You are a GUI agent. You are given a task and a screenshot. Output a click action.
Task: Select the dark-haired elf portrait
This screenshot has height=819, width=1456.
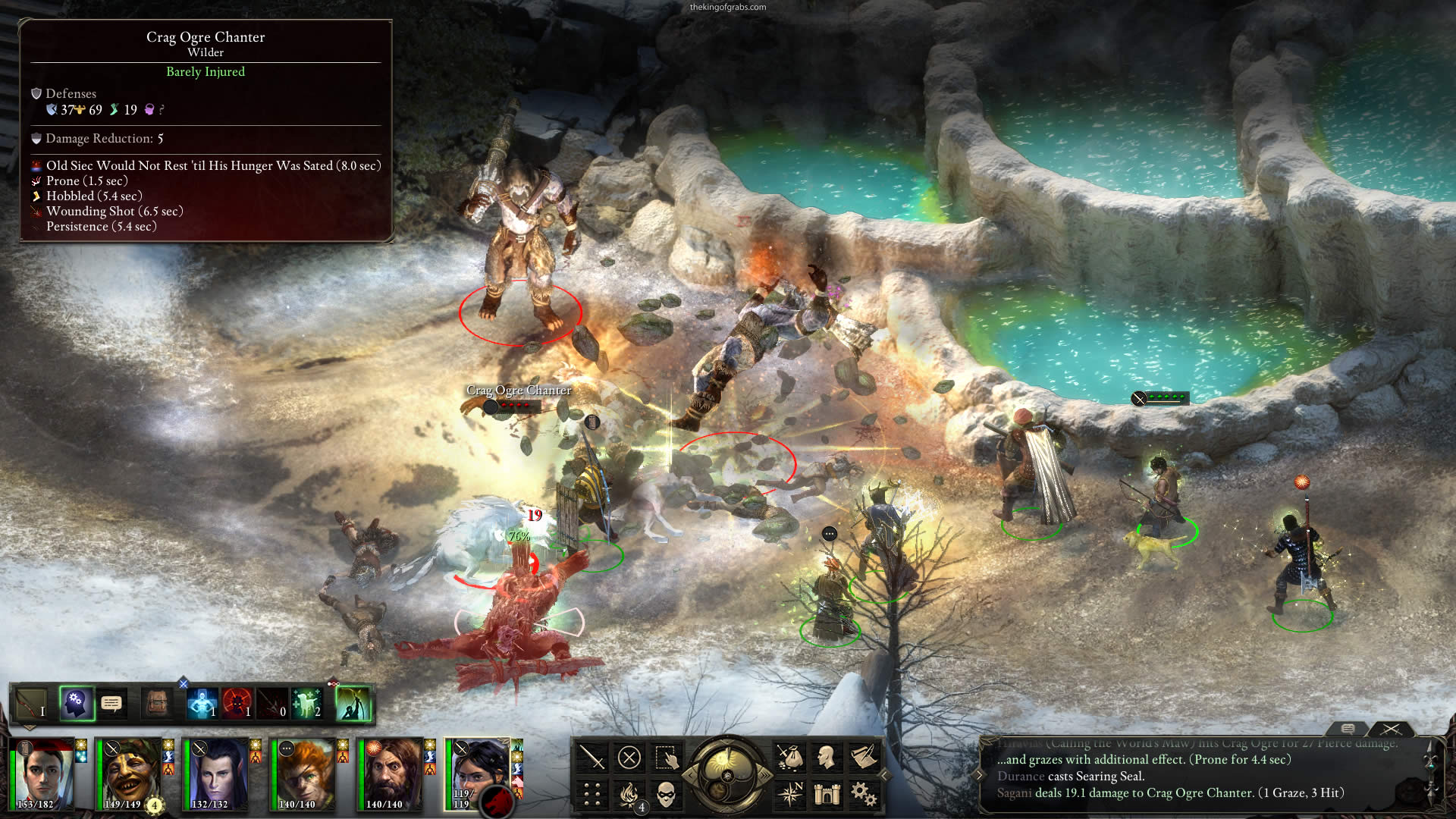217,775
